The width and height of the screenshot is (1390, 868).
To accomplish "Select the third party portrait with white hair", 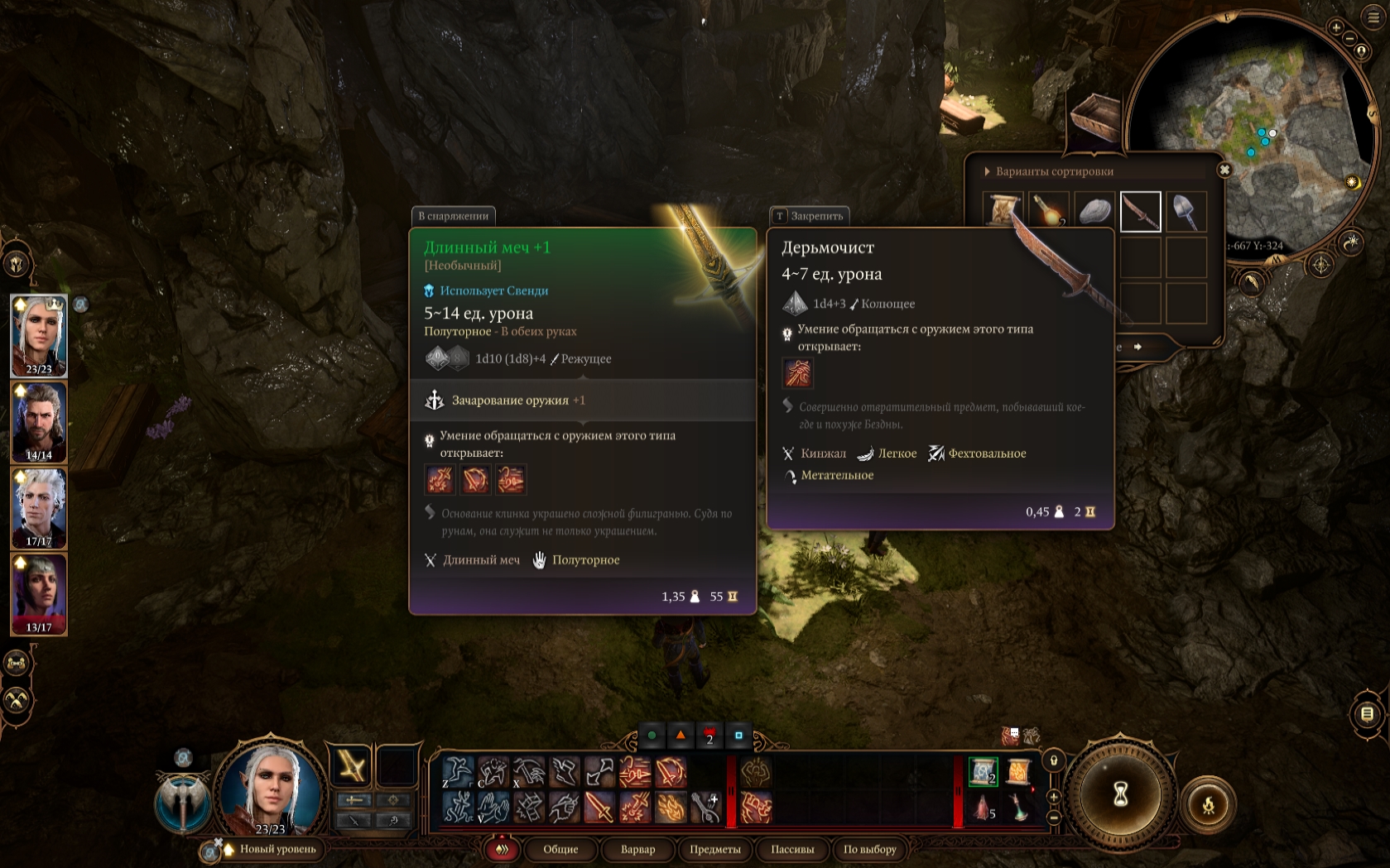I will pyautogui.click(x=39, y=508).
